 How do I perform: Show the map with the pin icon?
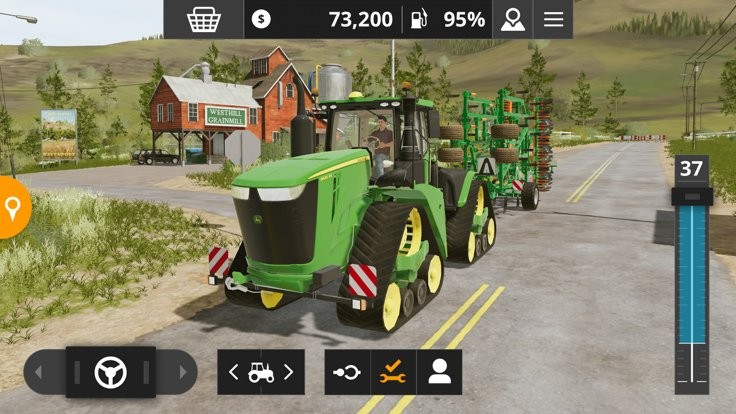[x=513, y=19]
